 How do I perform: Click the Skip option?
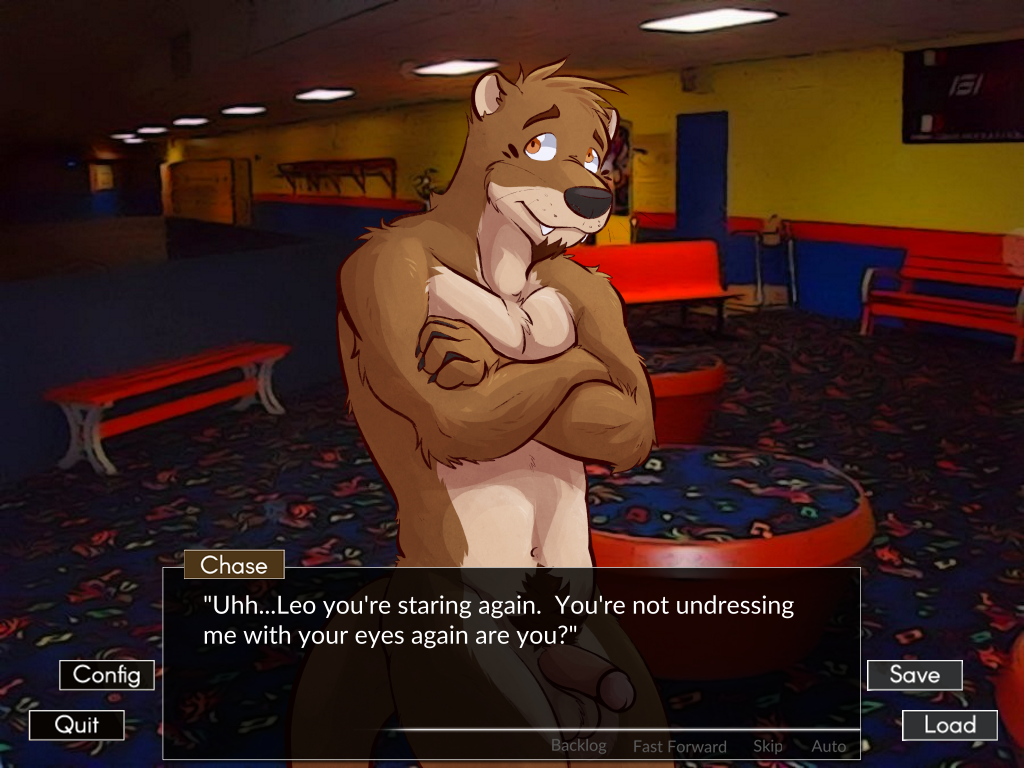pyautogui.click(x=767, y=746)
